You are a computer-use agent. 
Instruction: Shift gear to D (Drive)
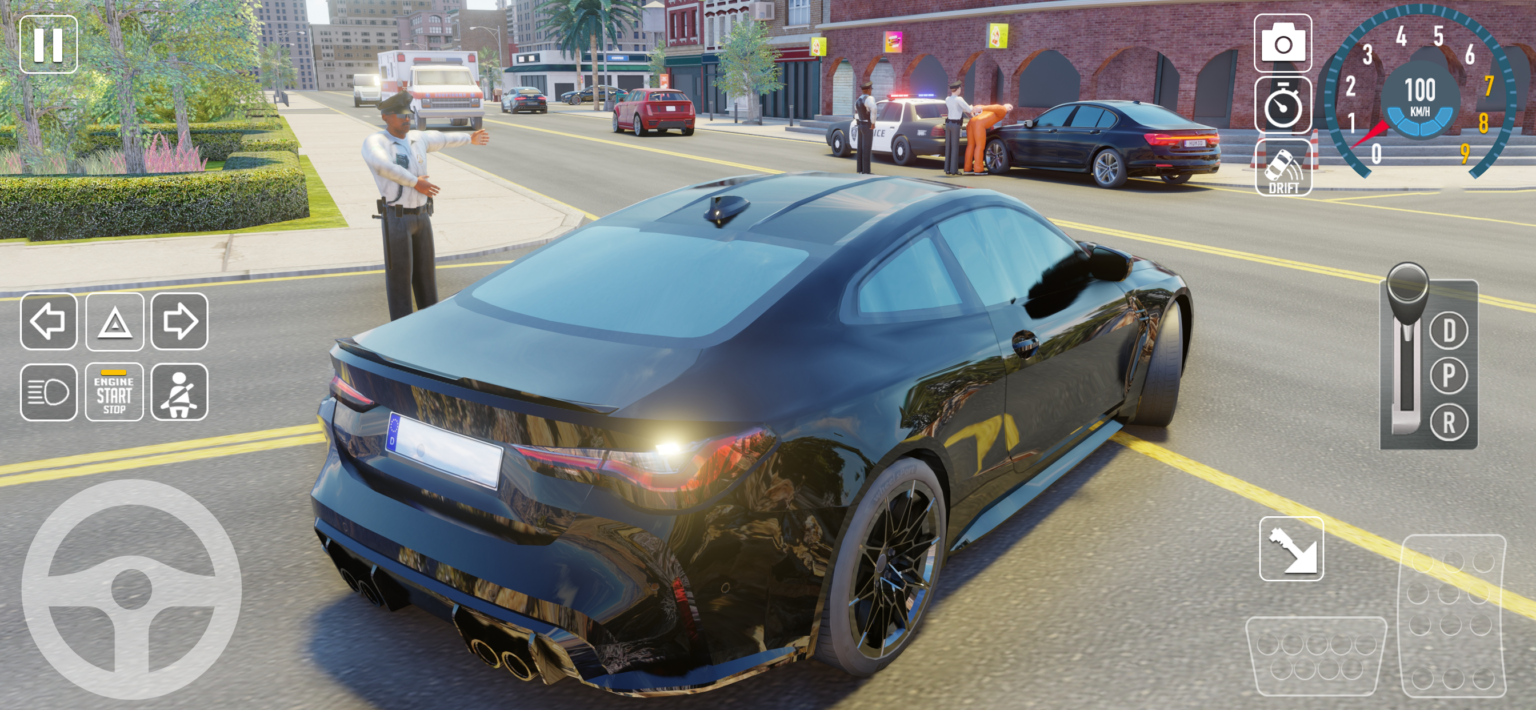[x=1448, y=329]
